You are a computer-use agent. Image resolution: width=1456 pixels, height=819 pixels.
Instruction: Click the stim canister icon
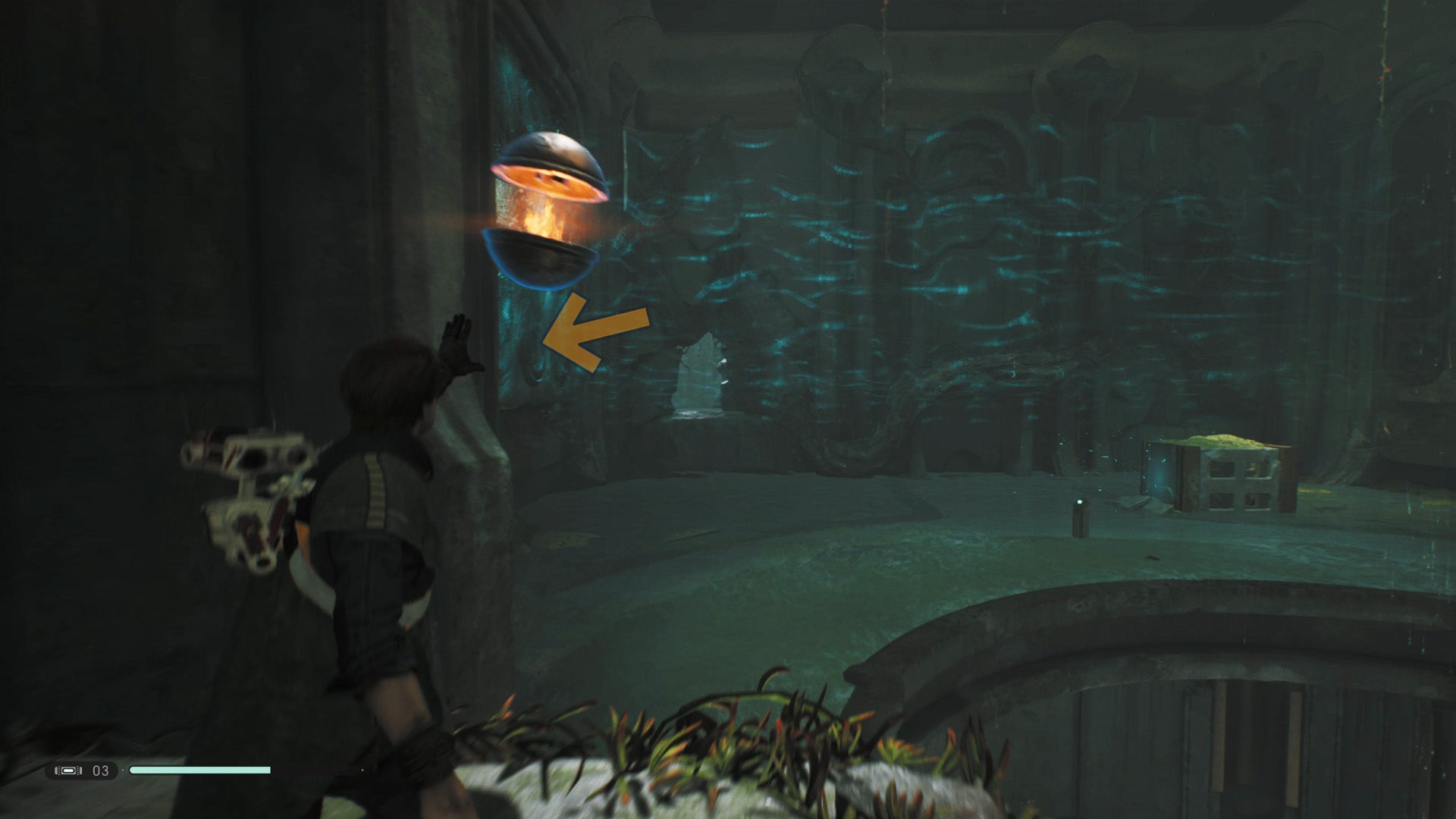tap(70, 769)
